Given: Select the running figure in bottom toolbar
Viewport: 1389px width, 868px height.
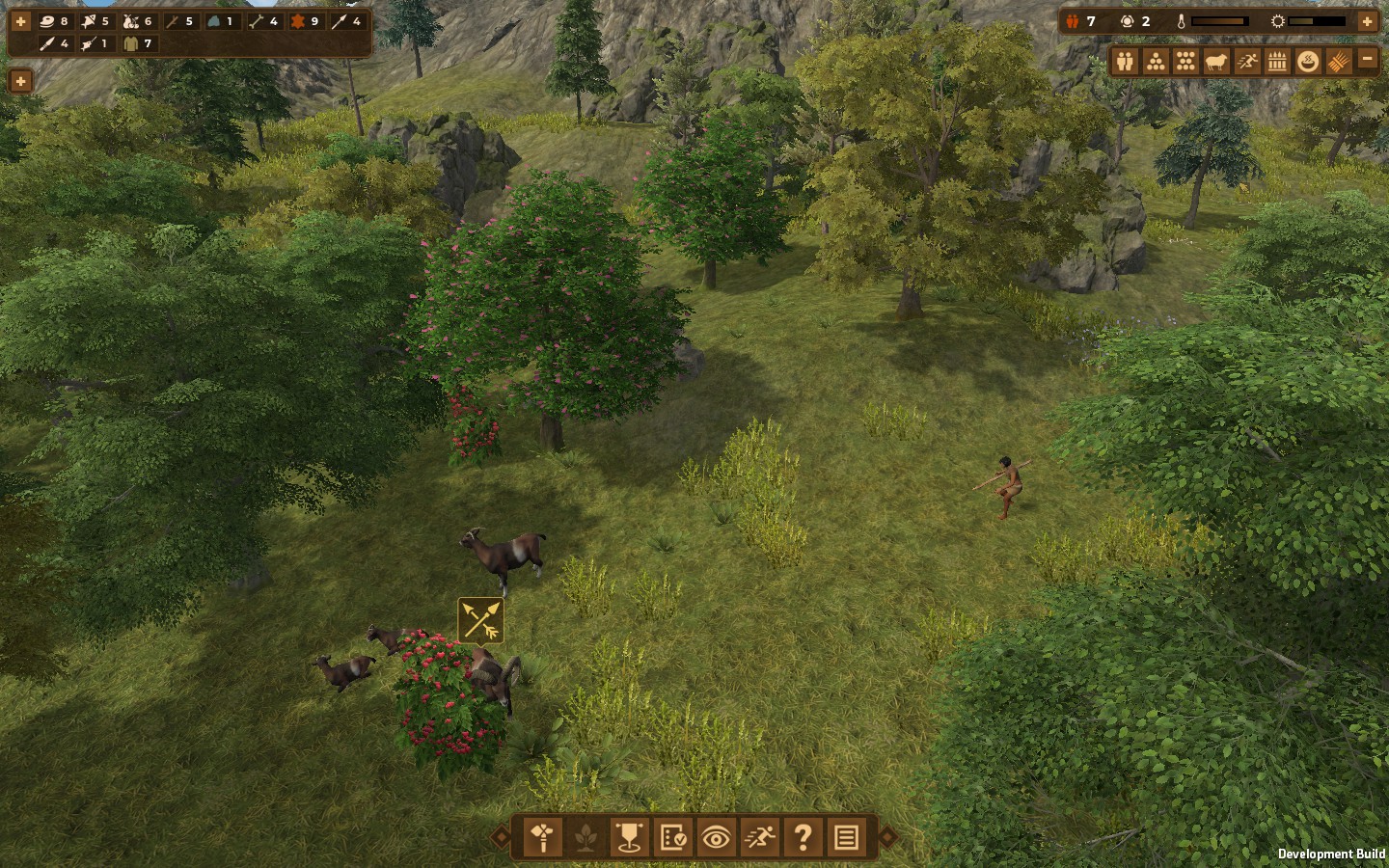Looking at the screenshot, I should pyautogui.click(x=759, y=837).
